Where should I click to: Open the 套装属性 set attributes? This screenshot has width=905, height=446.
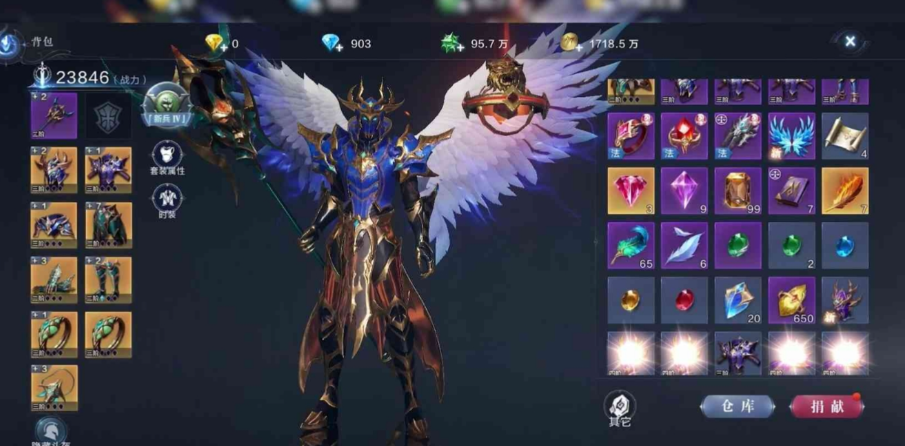tap(167, 157)
